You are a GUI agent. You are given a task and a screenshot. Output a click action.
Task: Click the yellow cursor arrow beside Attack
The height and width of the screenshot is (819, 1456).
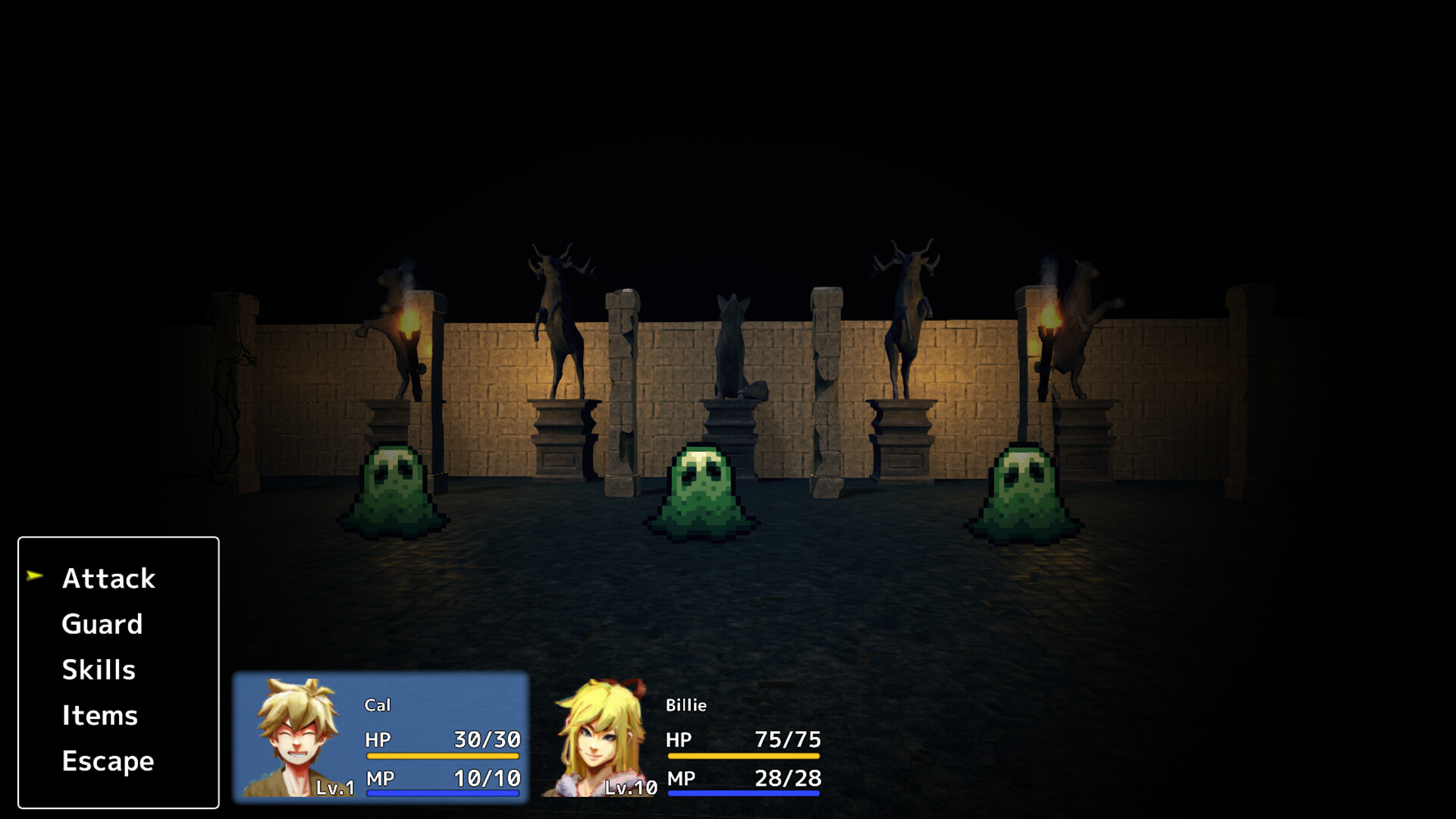coord(34,578)
